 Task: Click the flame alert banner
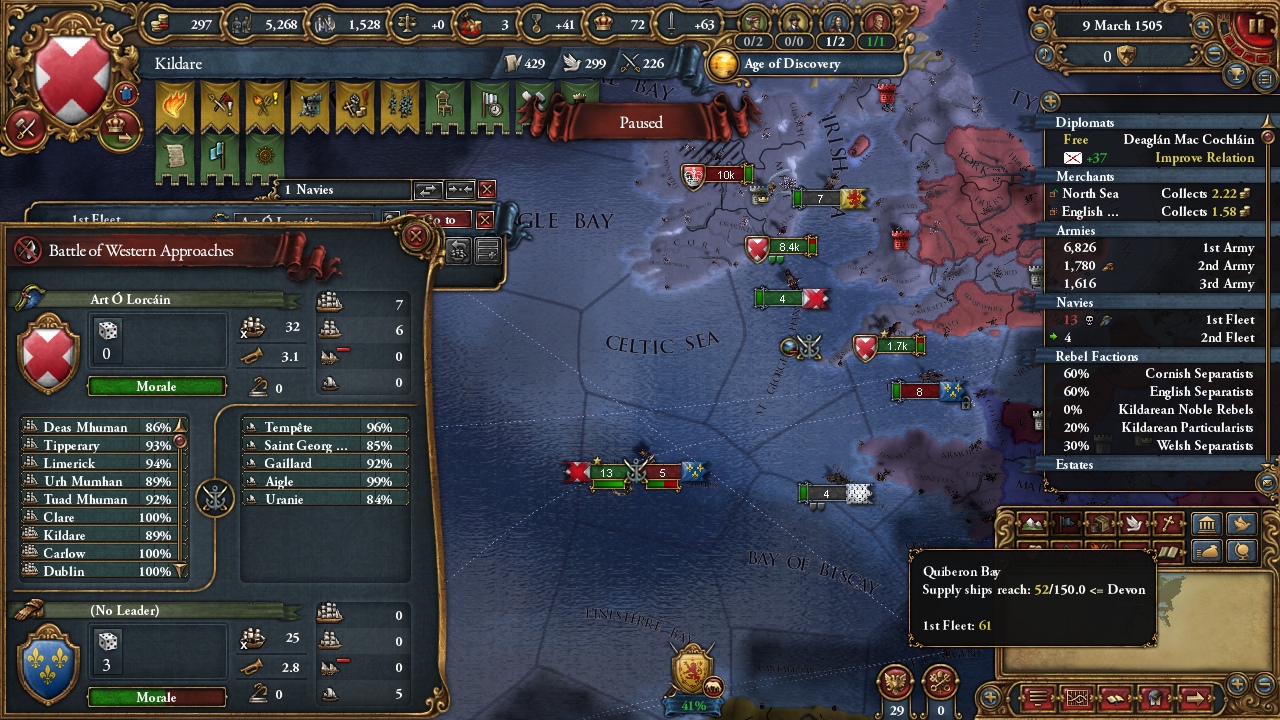[175, 105]
